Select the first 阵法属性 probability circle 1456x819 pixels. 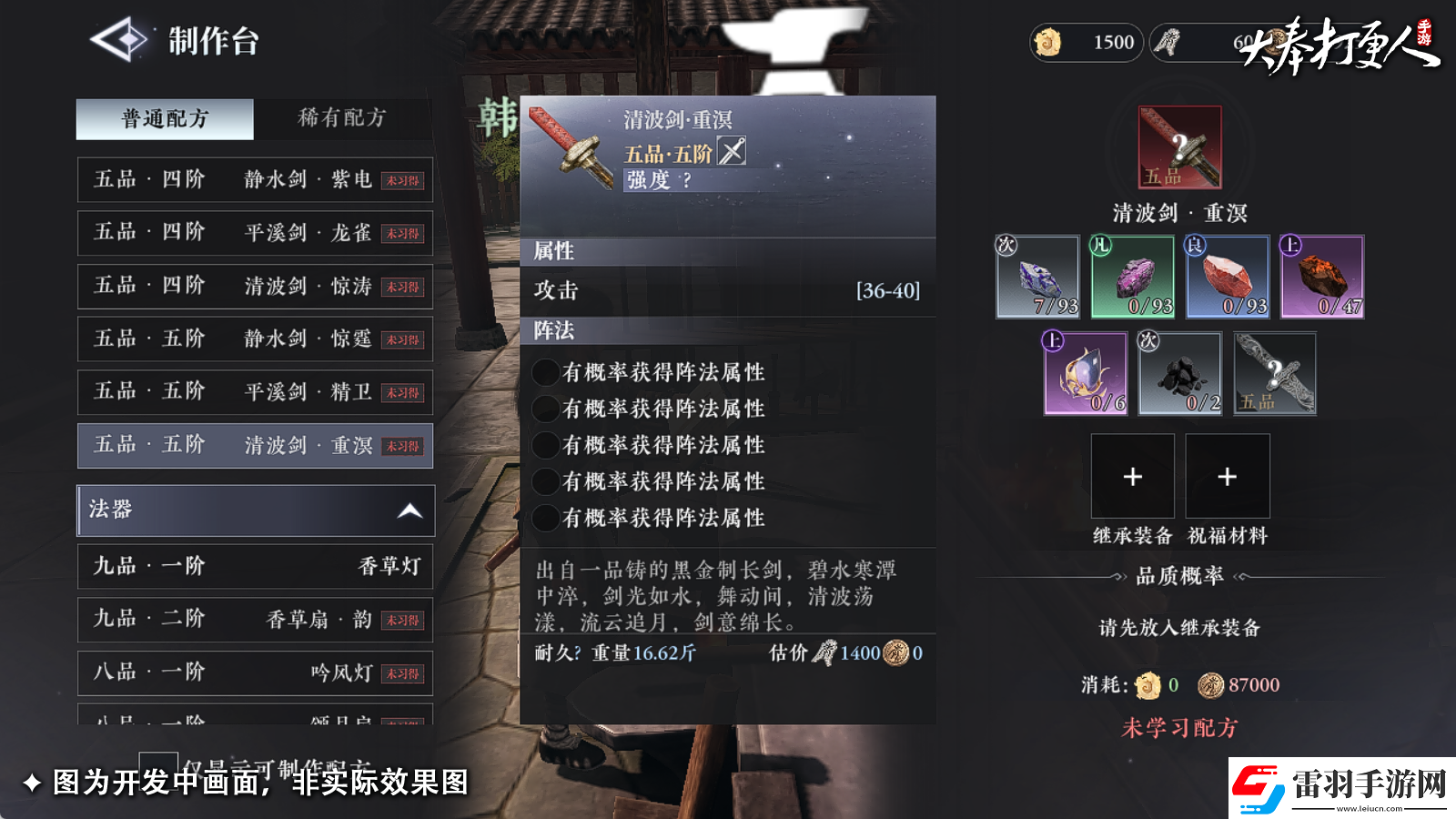click(545, 371)
